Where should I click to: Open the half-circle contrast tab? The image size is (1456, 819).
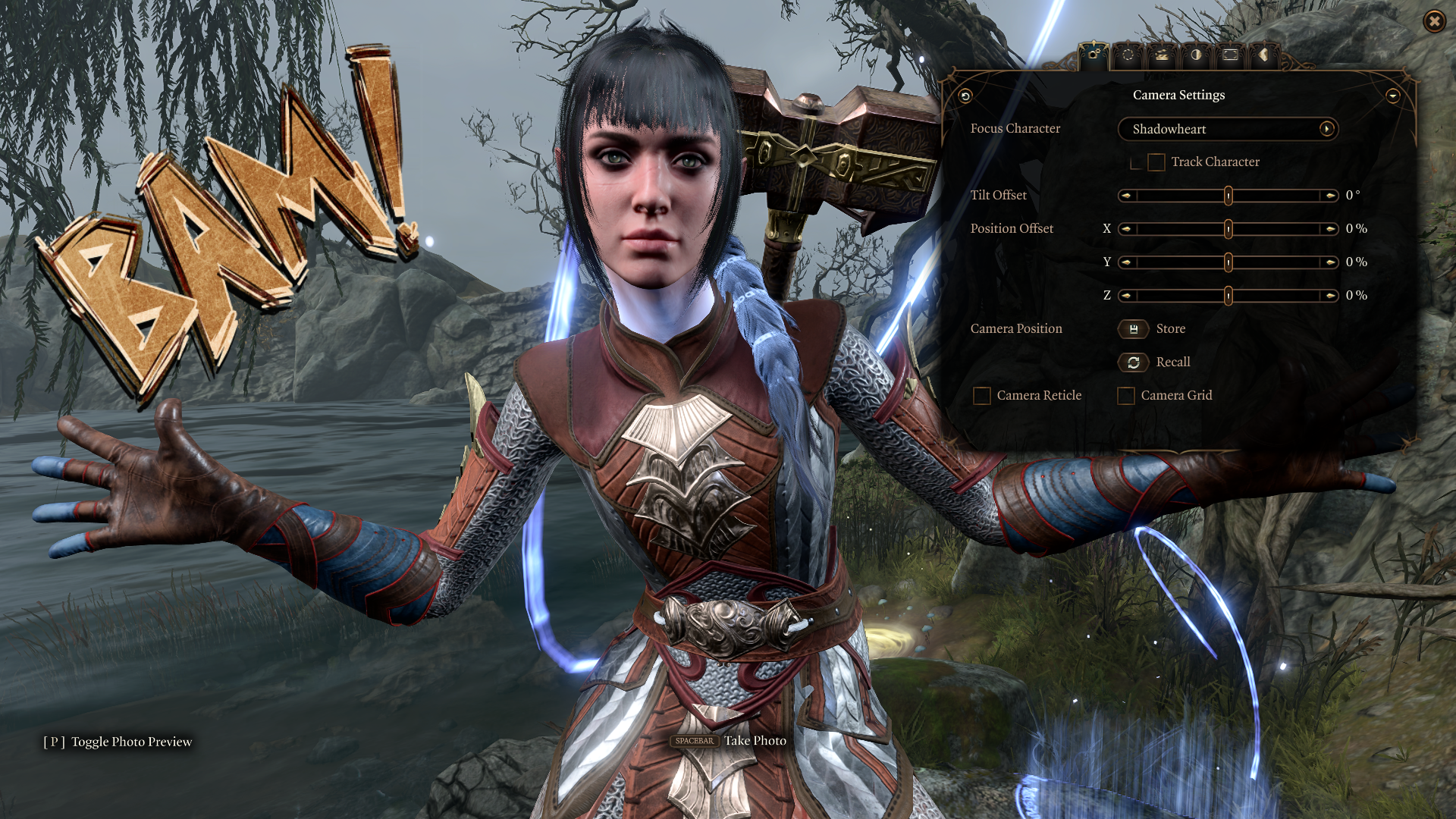pos(1196,55)
